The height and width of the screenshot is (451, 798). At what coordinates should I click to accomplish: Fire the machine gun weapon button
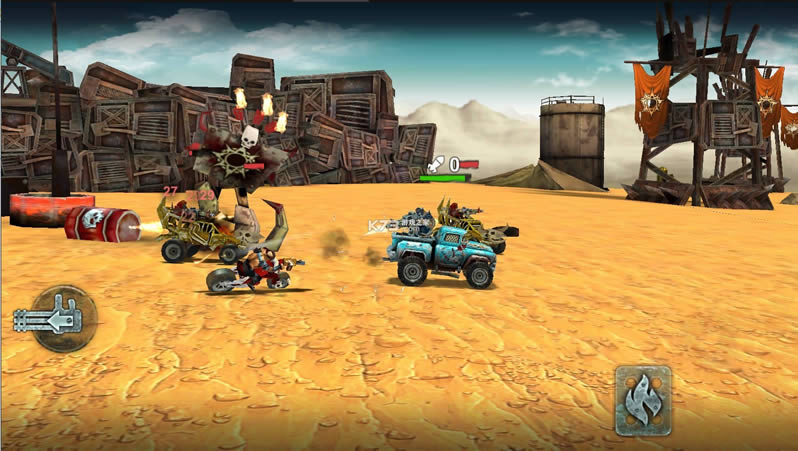[62, 318]
